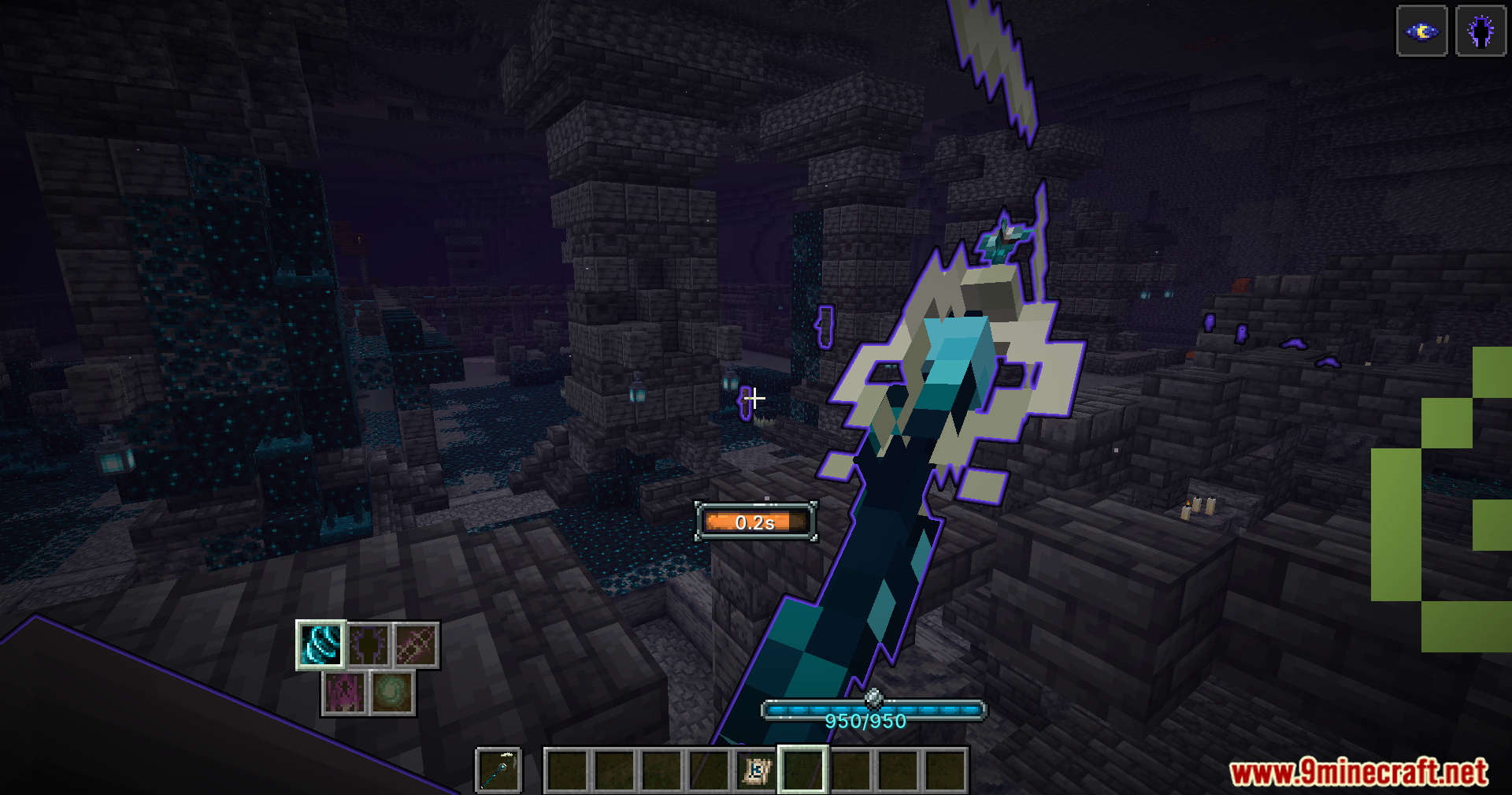Toggle the purple aura status effect icon
This screenshot has width=1512, height=795.
coord(1480,32)
